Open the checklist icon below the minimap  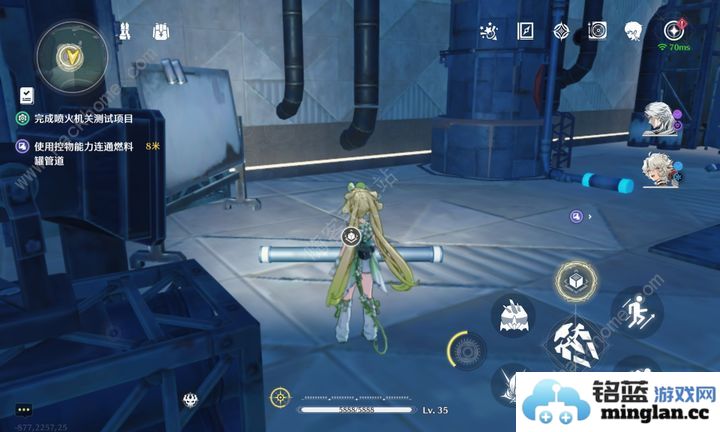coord(26,95)
